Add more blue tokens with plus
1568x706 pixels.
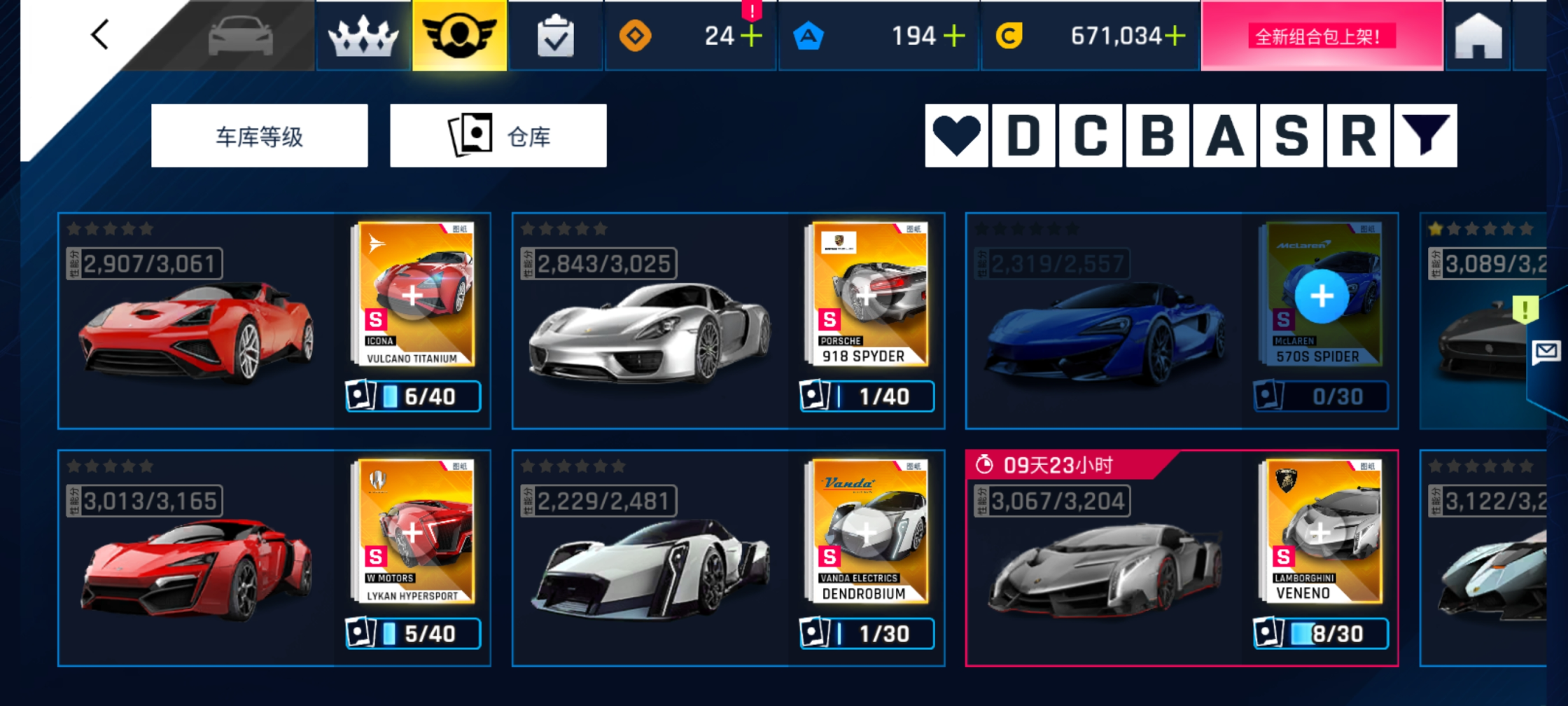coord(954,36)
